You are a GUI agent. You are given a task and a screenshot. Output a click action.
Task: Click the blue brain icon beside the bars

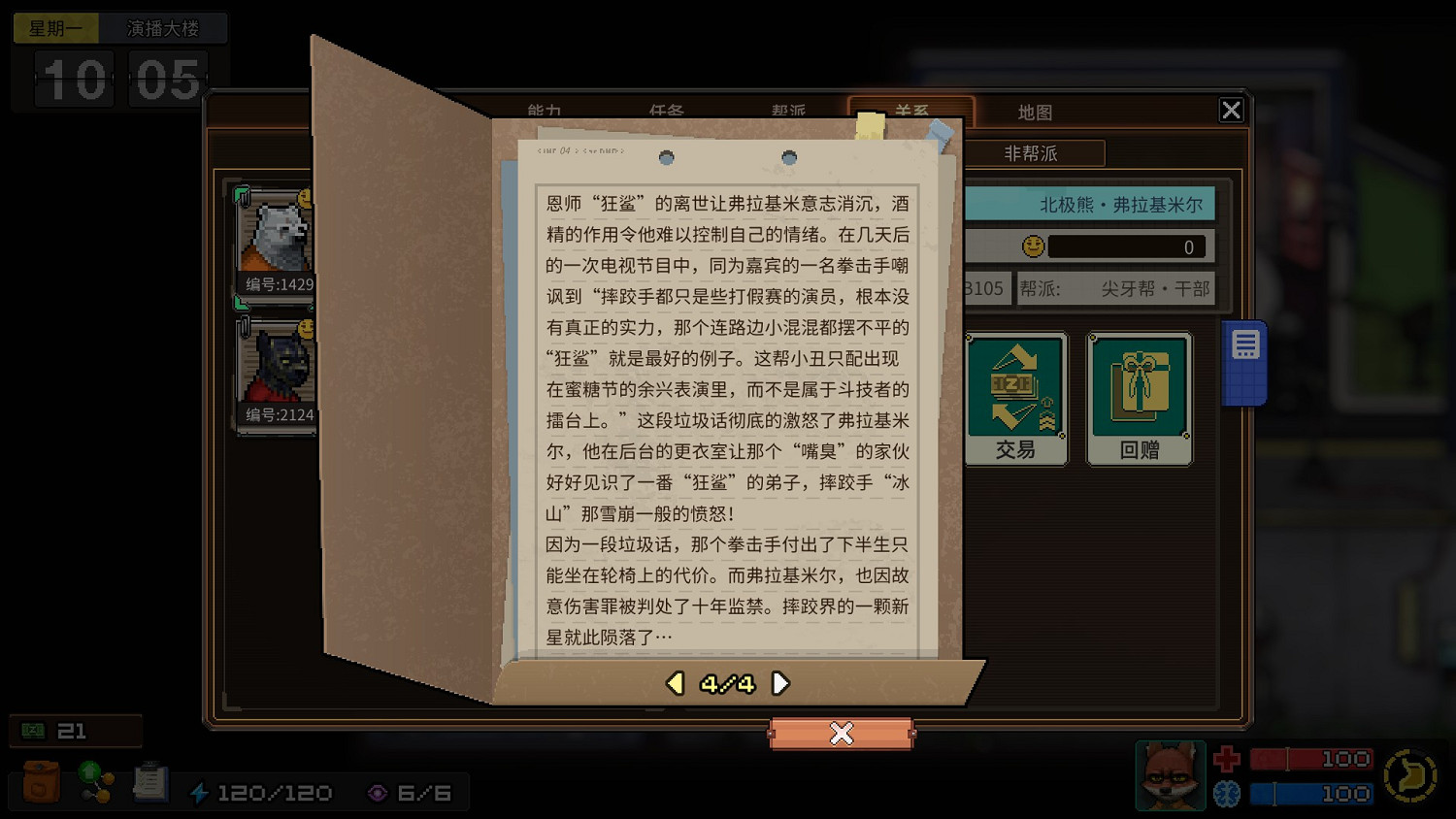tap(1227, 793)
